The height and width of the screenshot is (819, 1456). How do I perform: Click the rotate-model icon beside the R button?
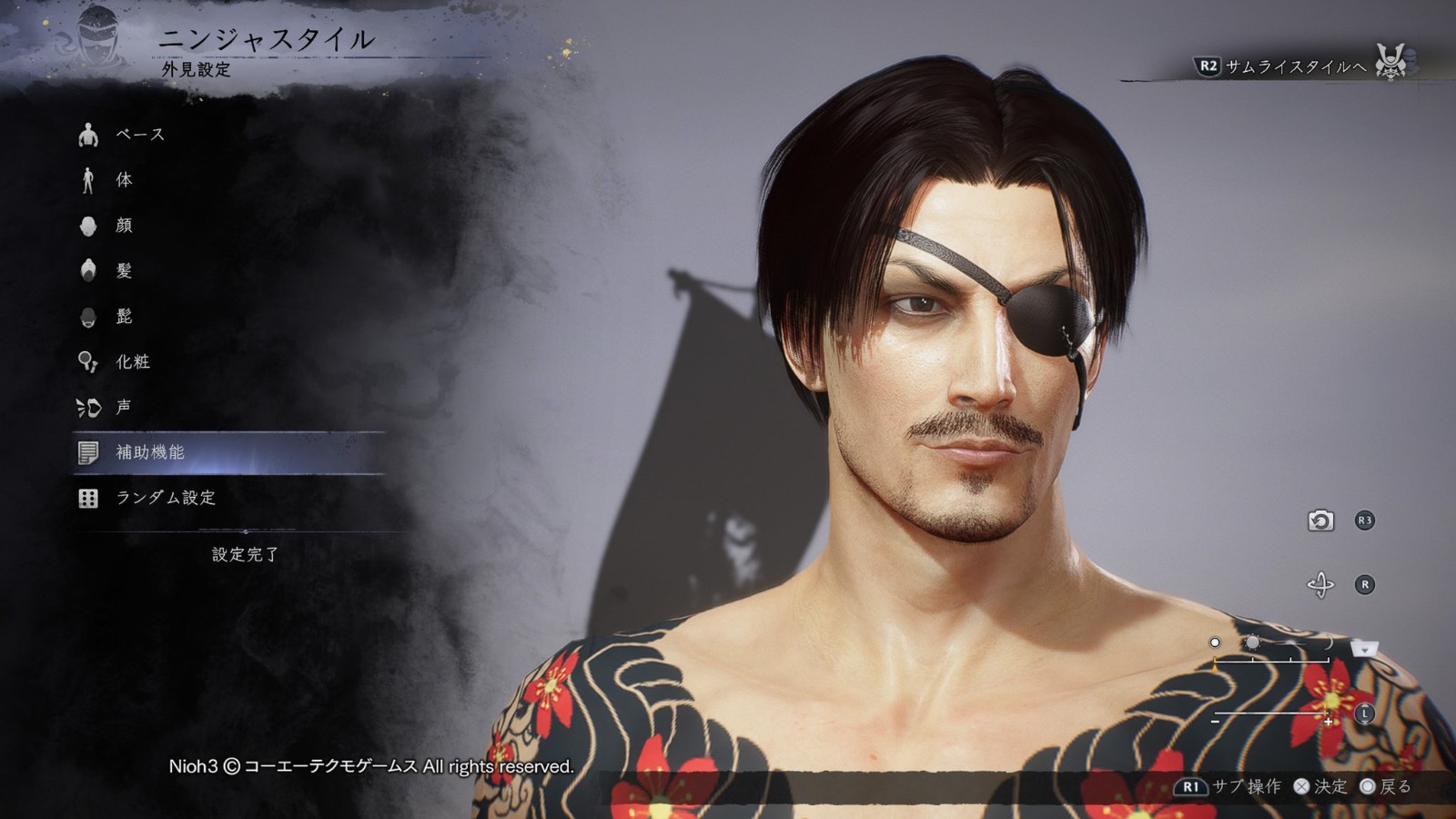coord(1321,584)
